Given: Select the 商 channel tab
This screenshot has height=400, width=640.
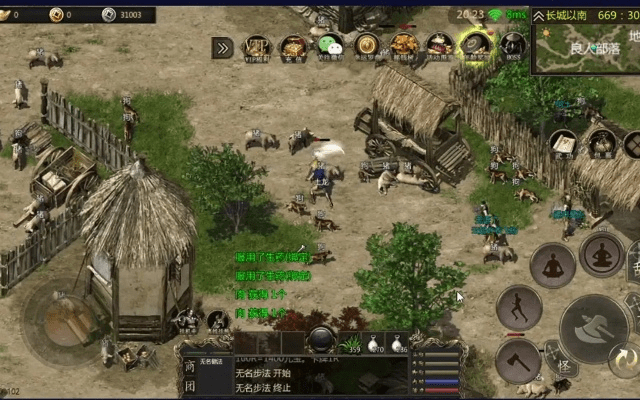Looking at the screenshot, I should click(x=190, y=366).
